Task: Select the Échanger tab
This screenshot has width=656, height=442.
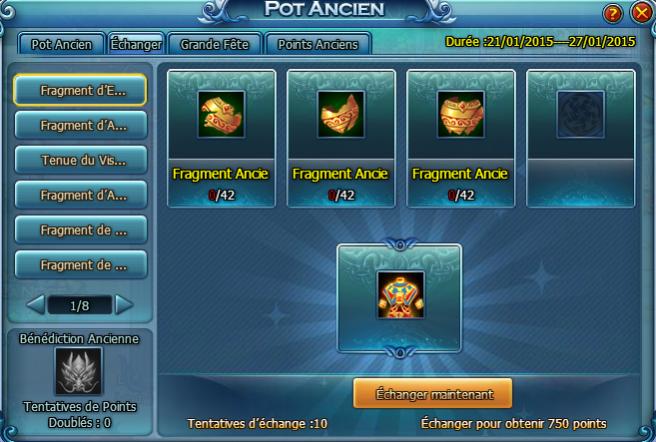Action: pyautogui.click(x=136, y=44)
